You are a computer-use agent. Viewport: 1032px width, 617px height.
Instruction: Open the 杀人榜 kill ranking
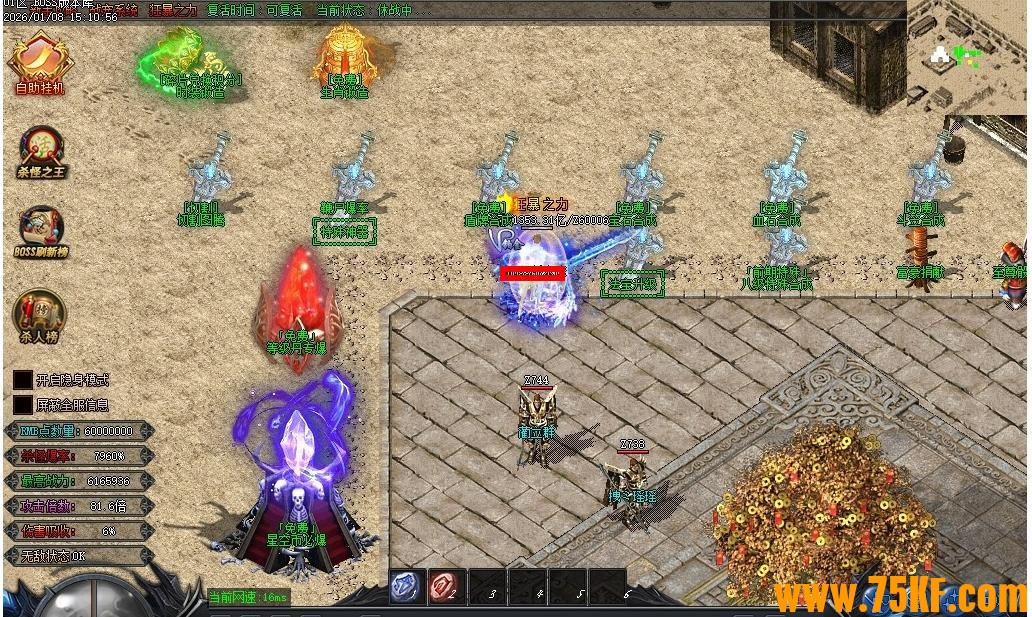click(40, 314)
